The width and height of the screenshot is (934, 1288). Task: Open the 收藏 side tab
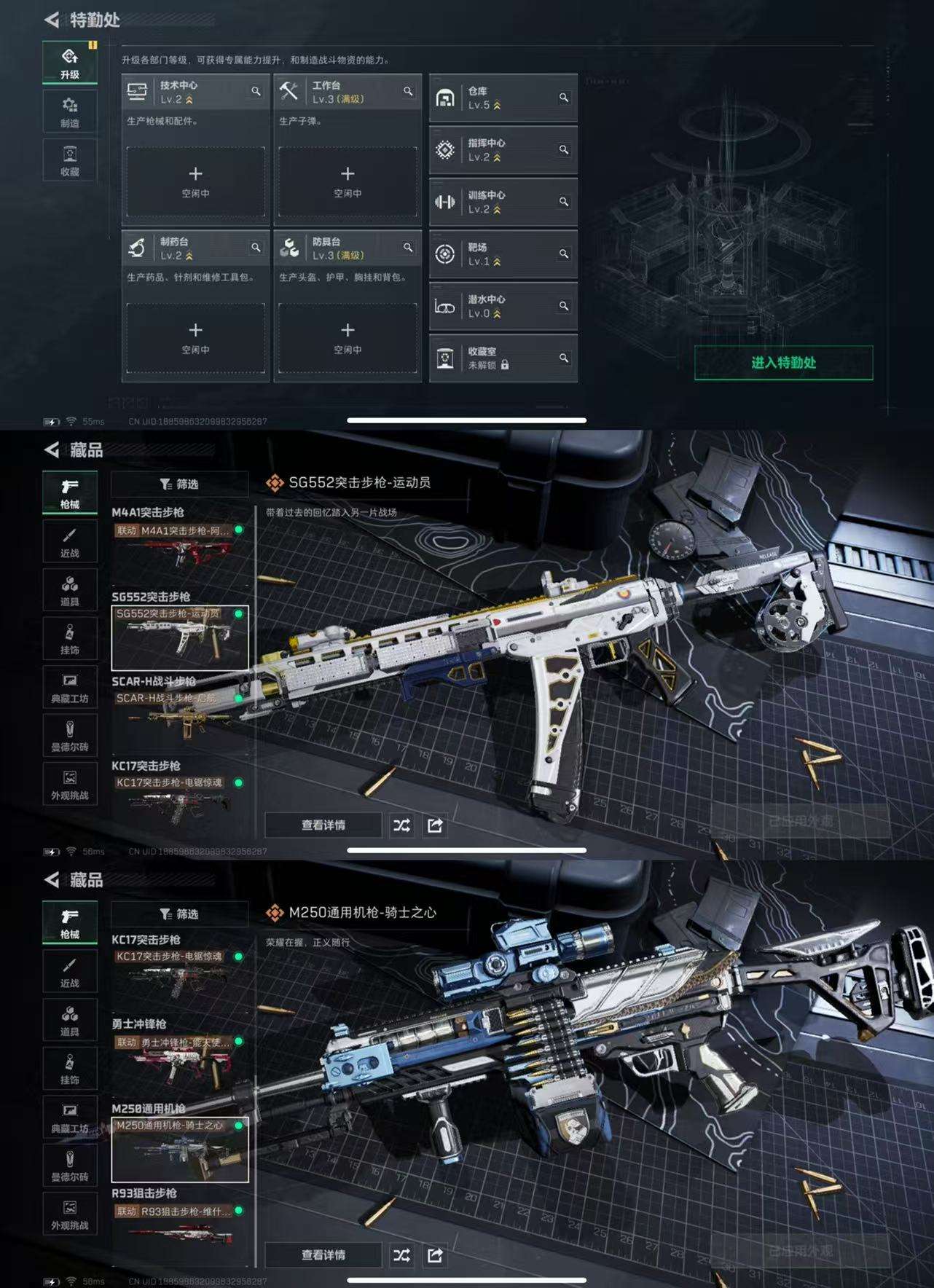pos(70,161)
